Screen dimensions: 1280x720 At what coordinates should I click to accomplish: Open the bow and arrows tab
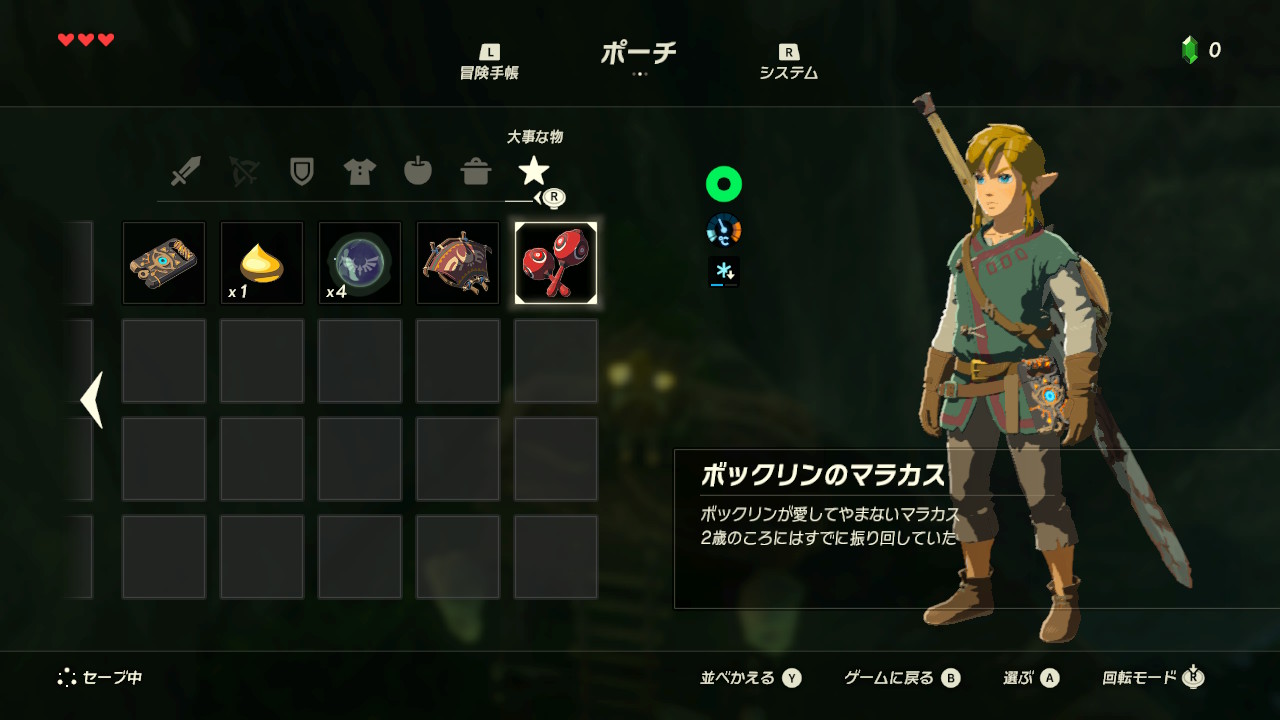pos(243,172)
